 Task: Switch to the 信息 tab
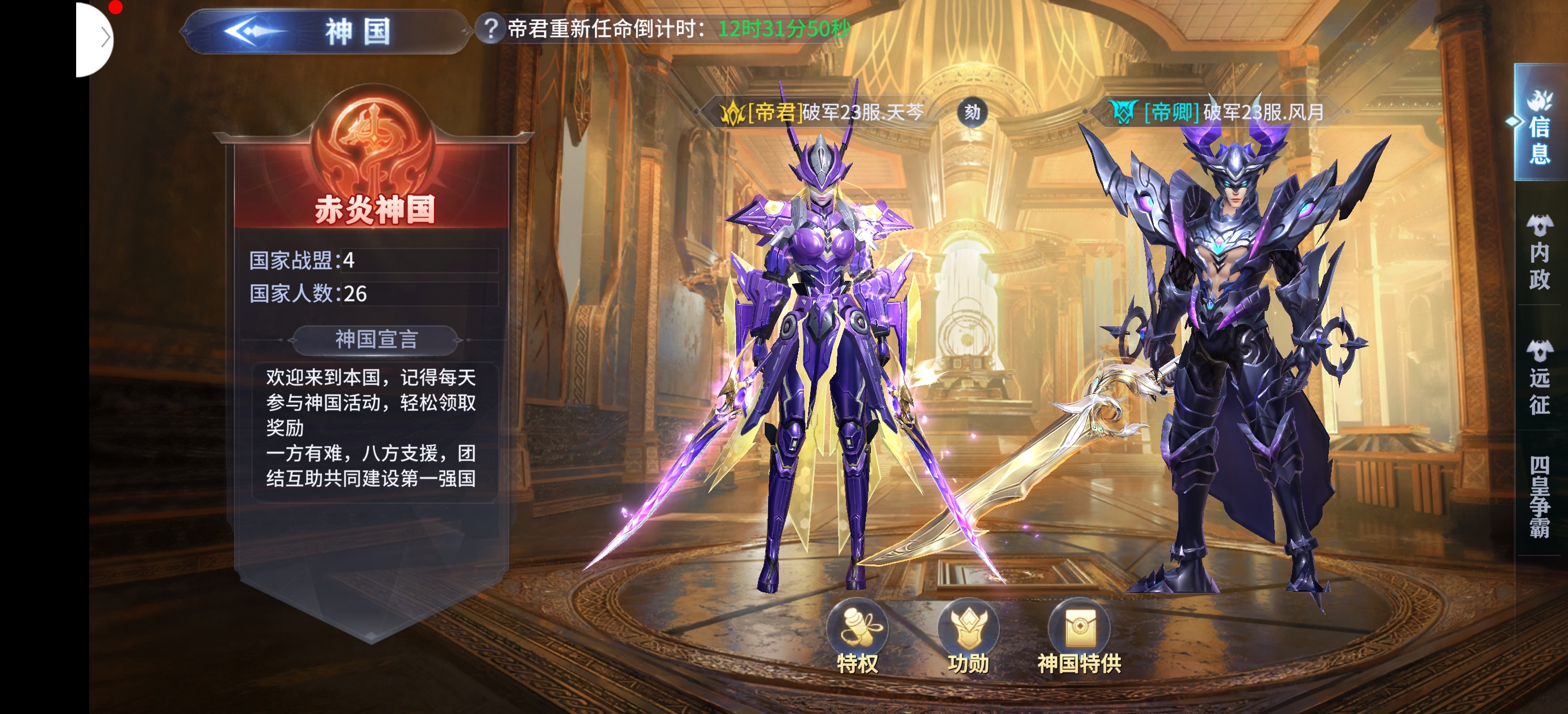(1540, 129)
